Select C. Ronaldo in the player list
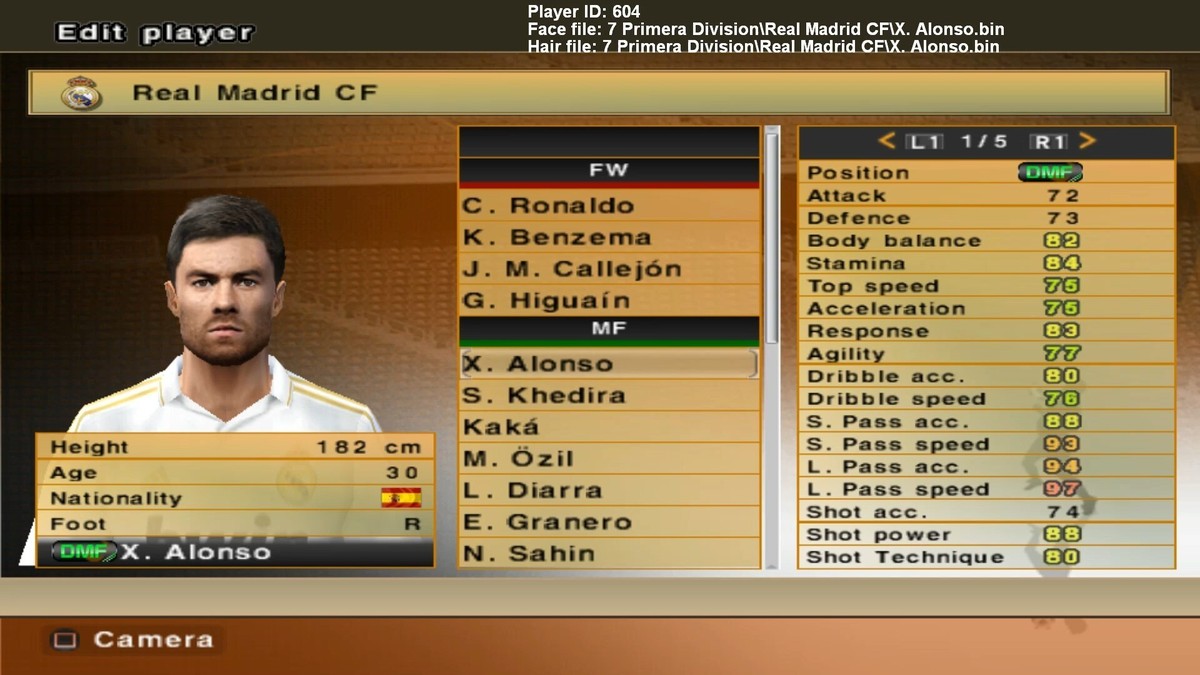The width and height of the screenshot is (1200, 675). pos(608,206)
